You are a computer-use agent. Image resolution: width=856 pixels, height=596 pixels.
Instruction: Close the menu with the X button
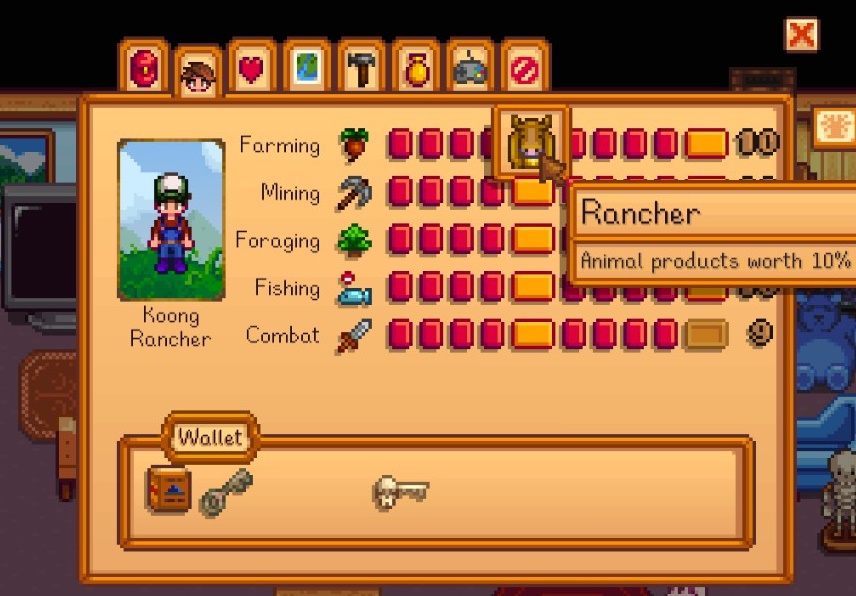[x=802, y=35]
